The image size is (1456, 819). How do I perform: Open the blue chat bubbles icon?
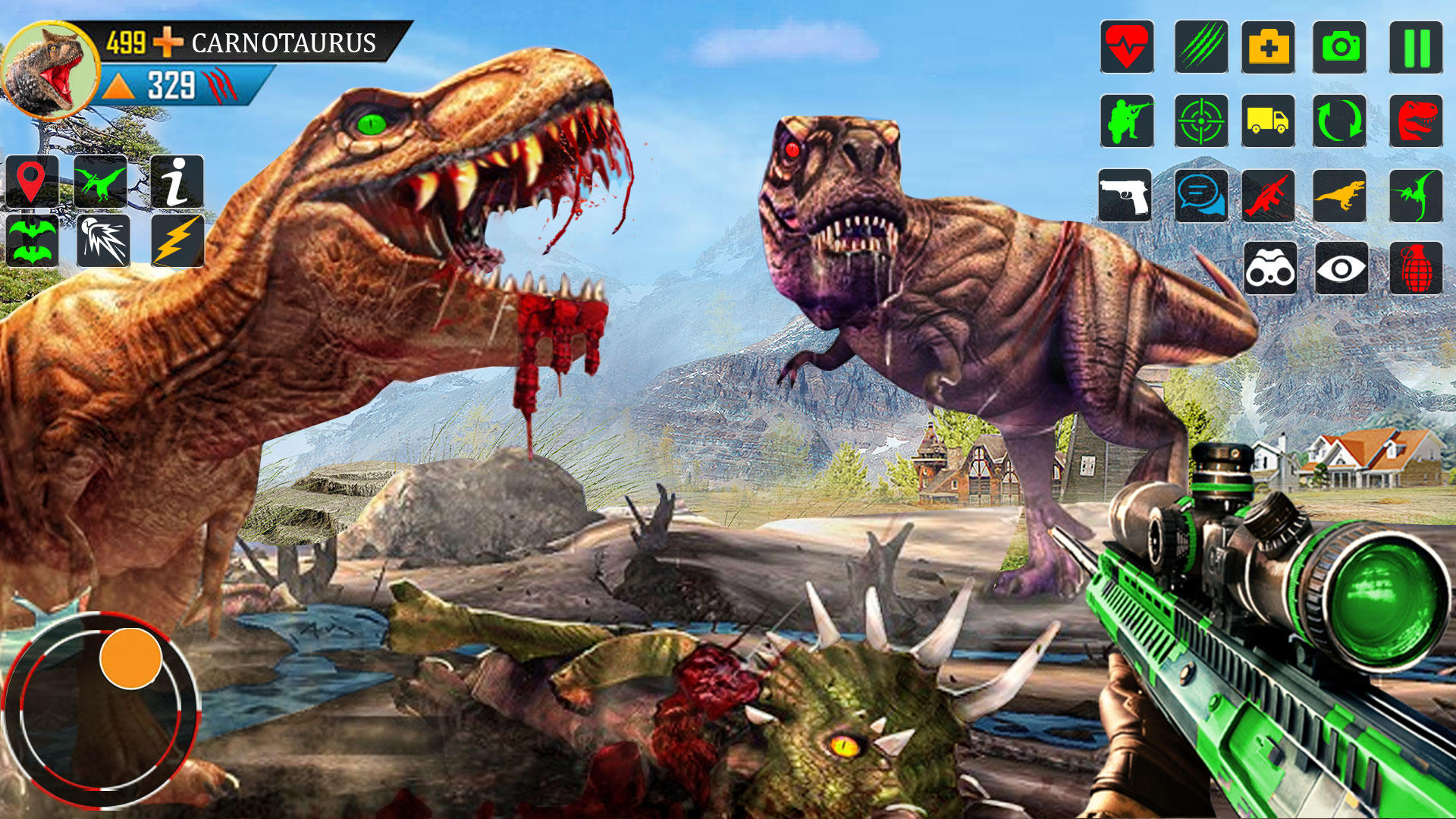[1201, 196]
